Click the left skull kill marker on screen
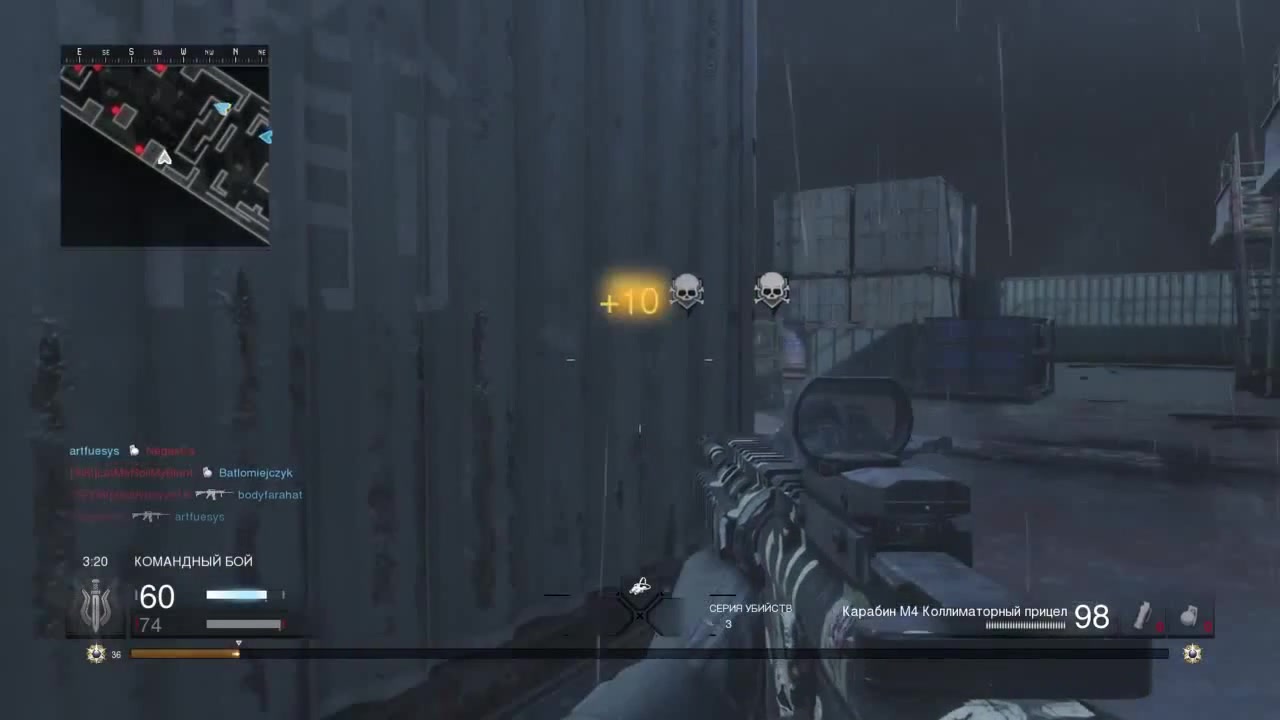This screenshot has width=1280, height=720. [x=686, y=292]
